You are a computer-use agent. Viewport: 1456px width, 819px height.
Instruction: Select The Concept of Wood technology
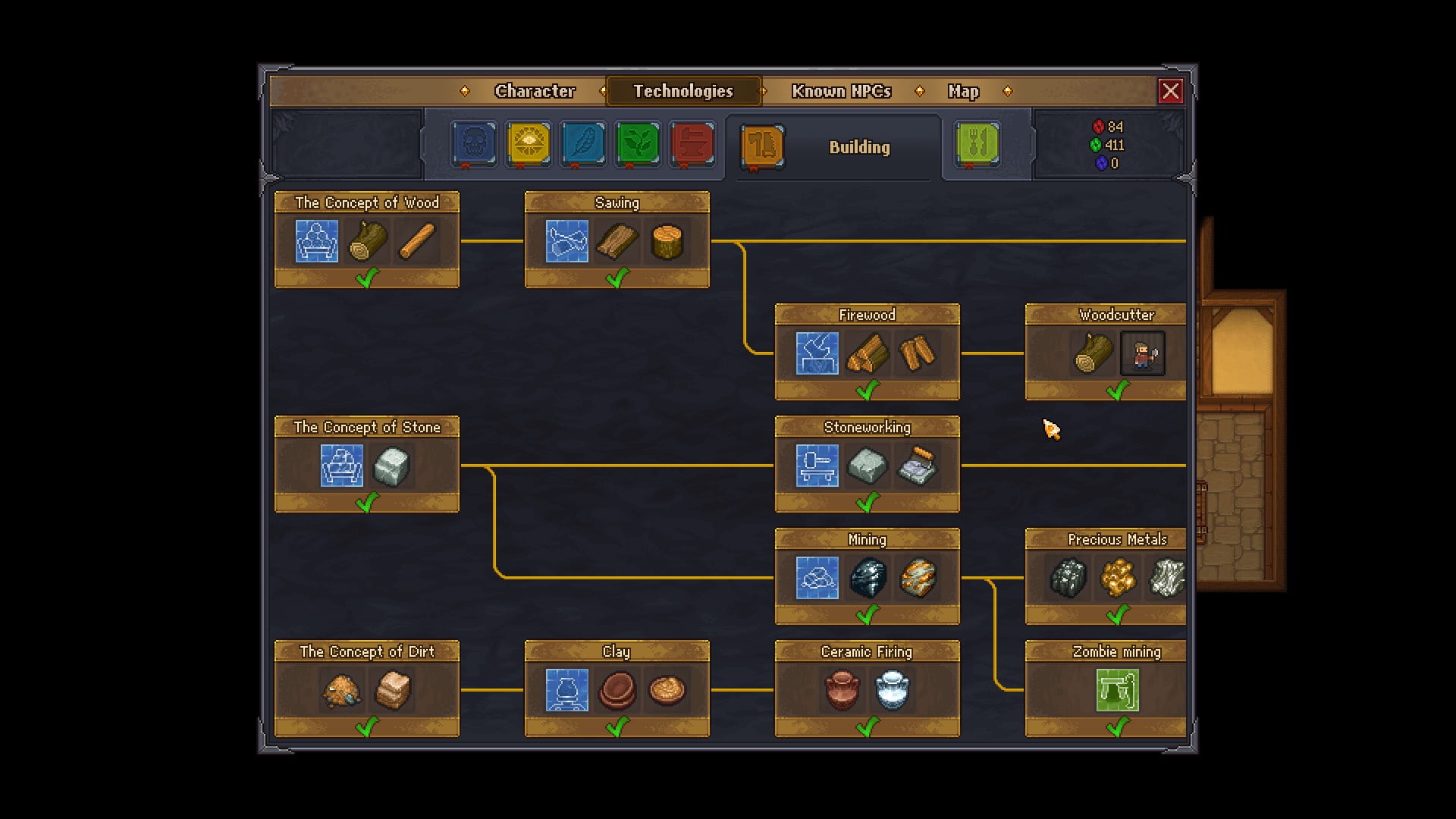[367, 240]
